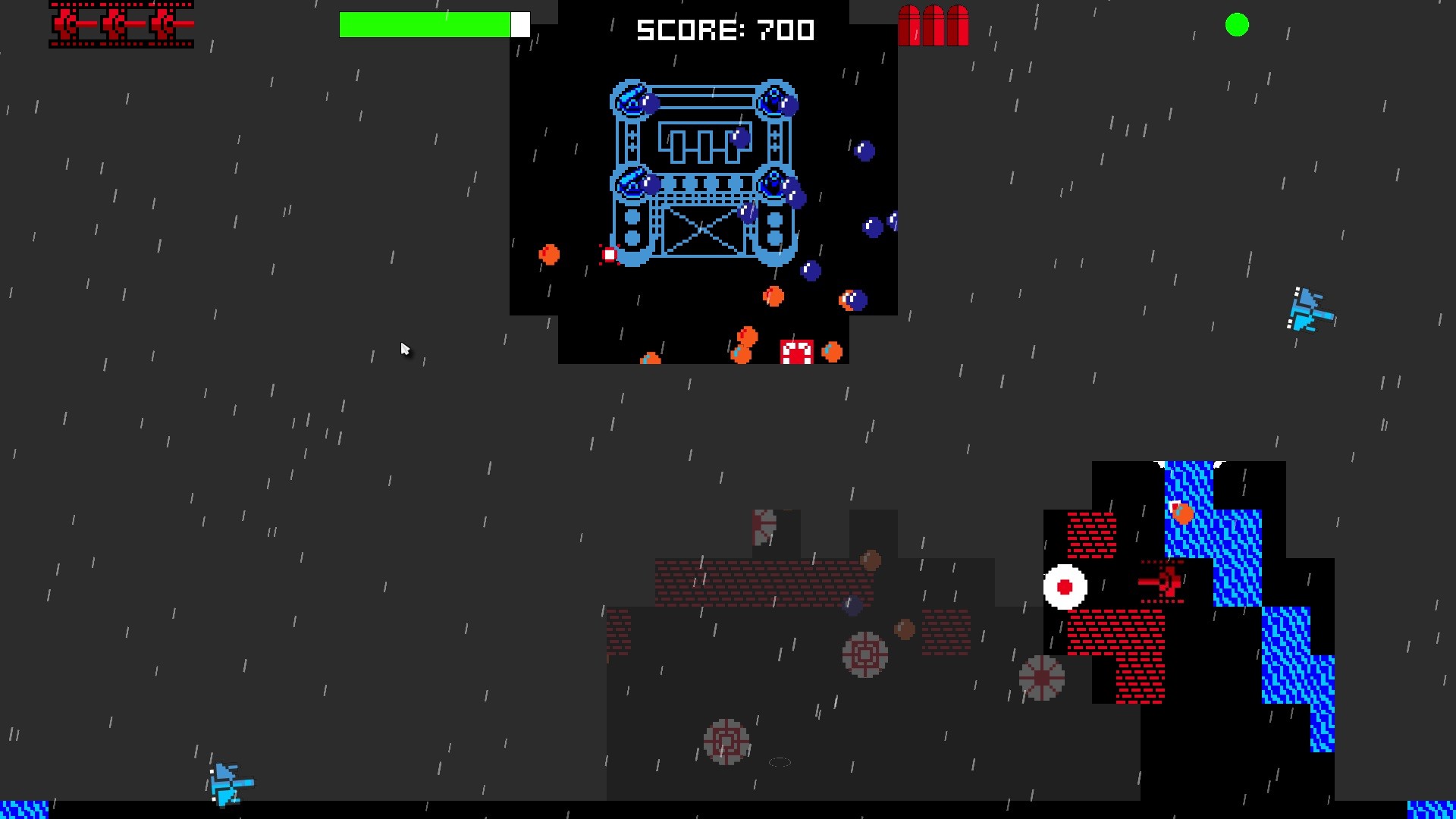This screenshot has height=819, width=1456.
Task: Select the SCORE: 700 header text
Action: click(x=724, y=30)
